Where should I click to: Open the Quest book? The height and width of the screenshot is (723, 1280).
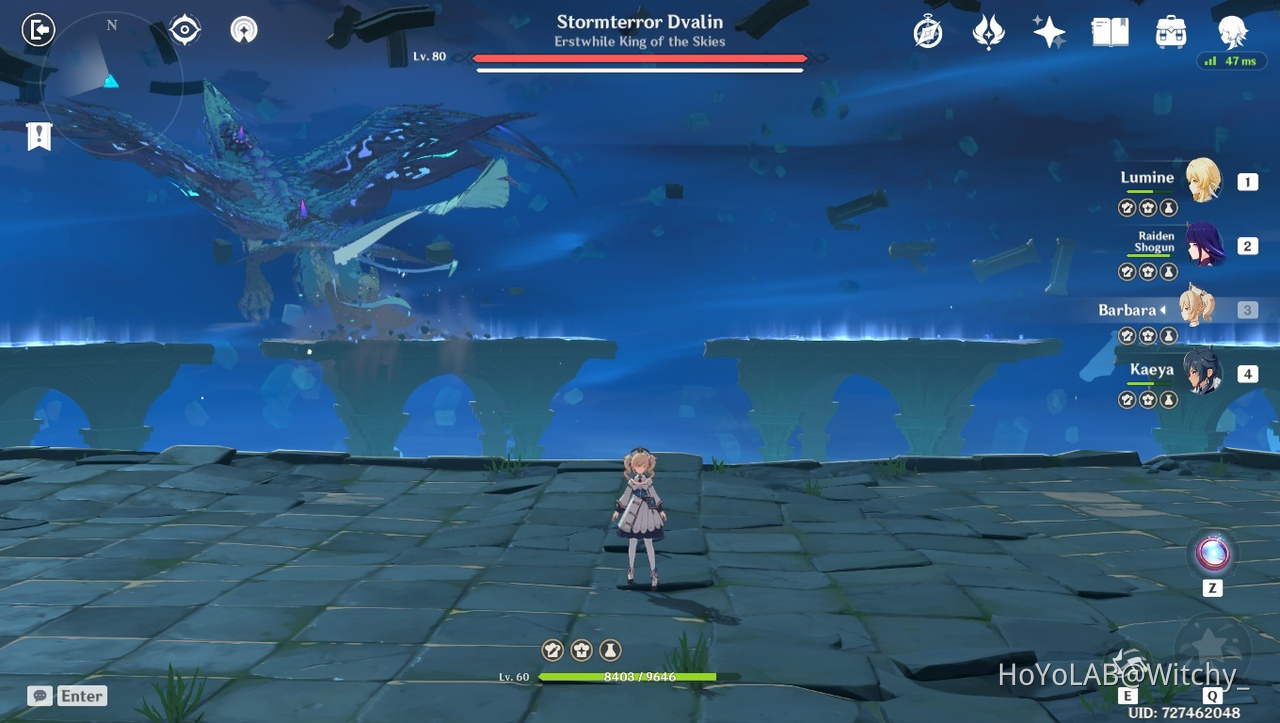click(1109, 31)
